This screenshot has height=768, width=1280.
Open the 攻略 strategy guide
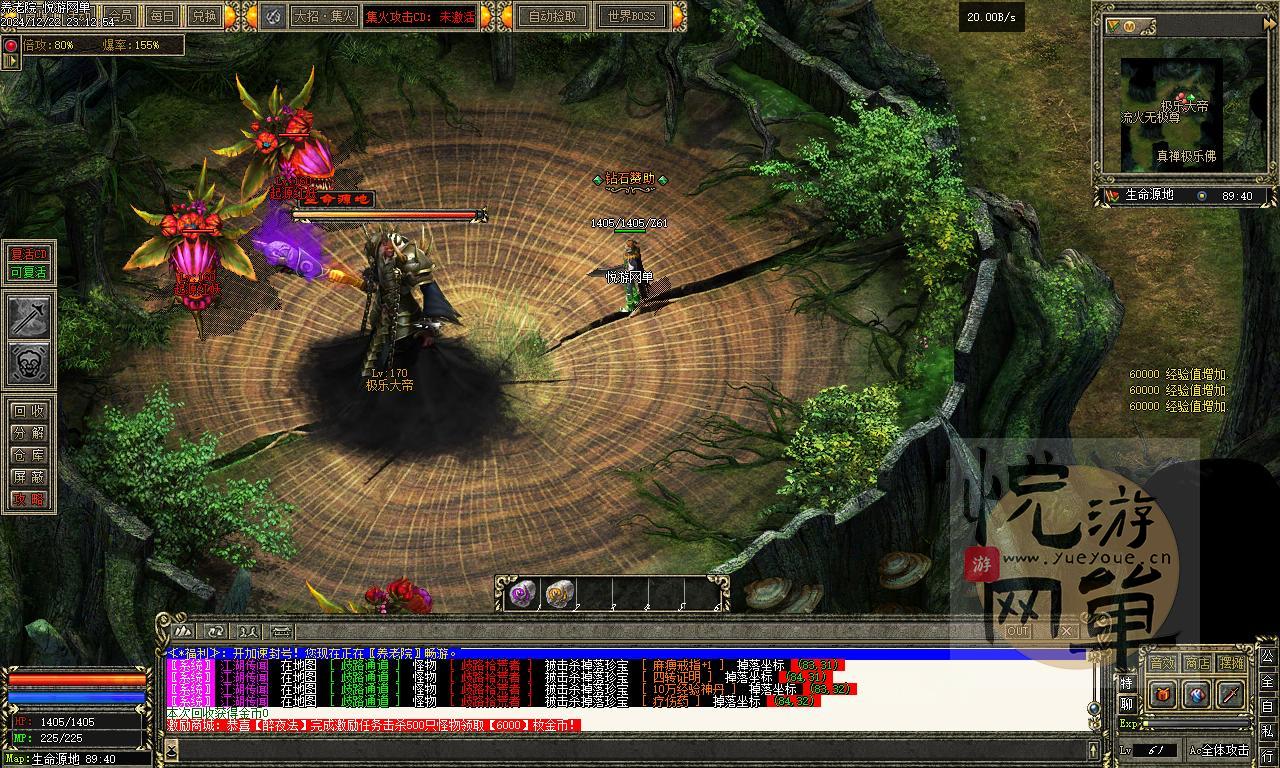click(x=29, y=499)
